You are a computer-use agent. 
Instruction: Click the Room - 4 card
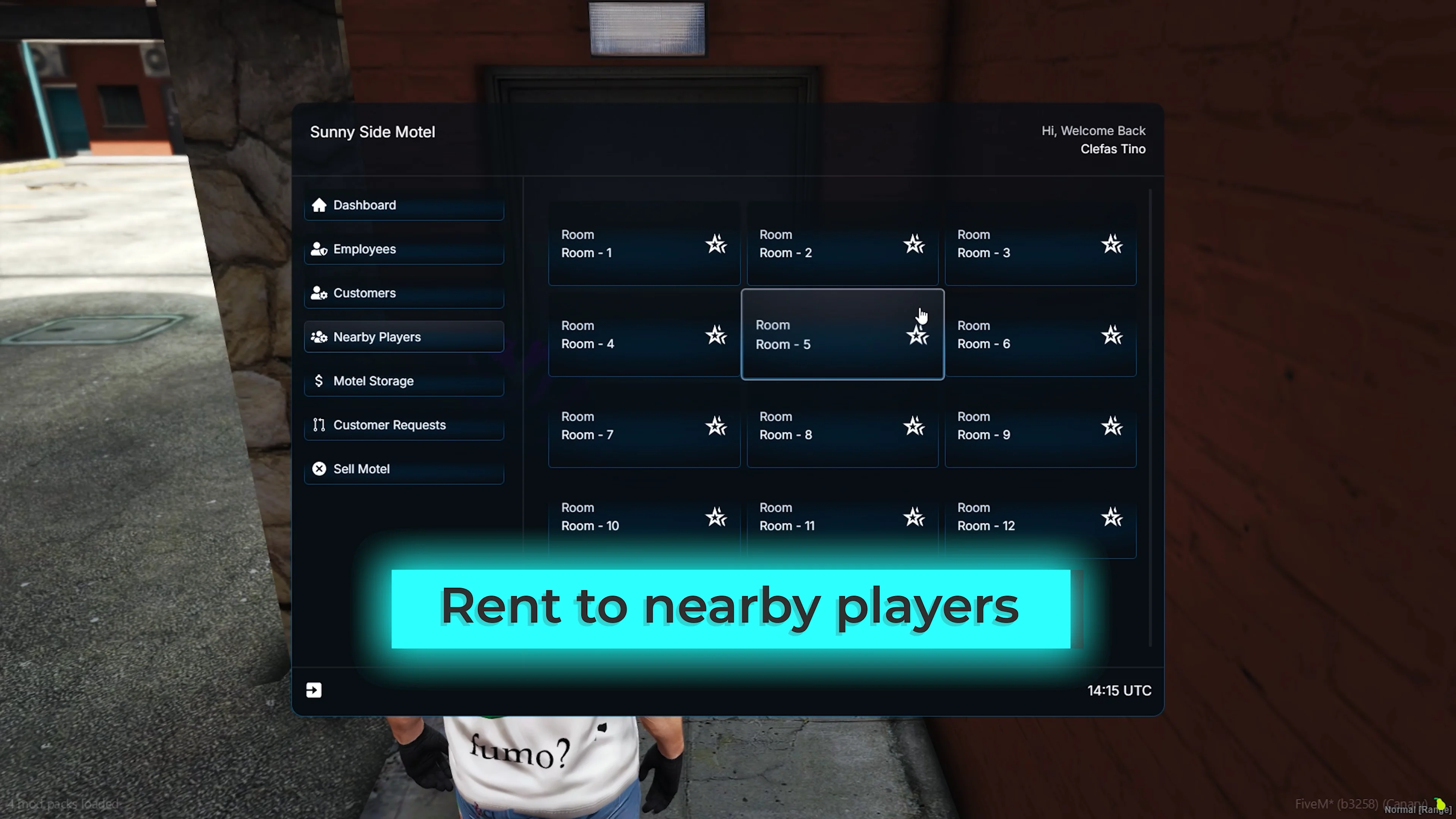pos(644,335)
